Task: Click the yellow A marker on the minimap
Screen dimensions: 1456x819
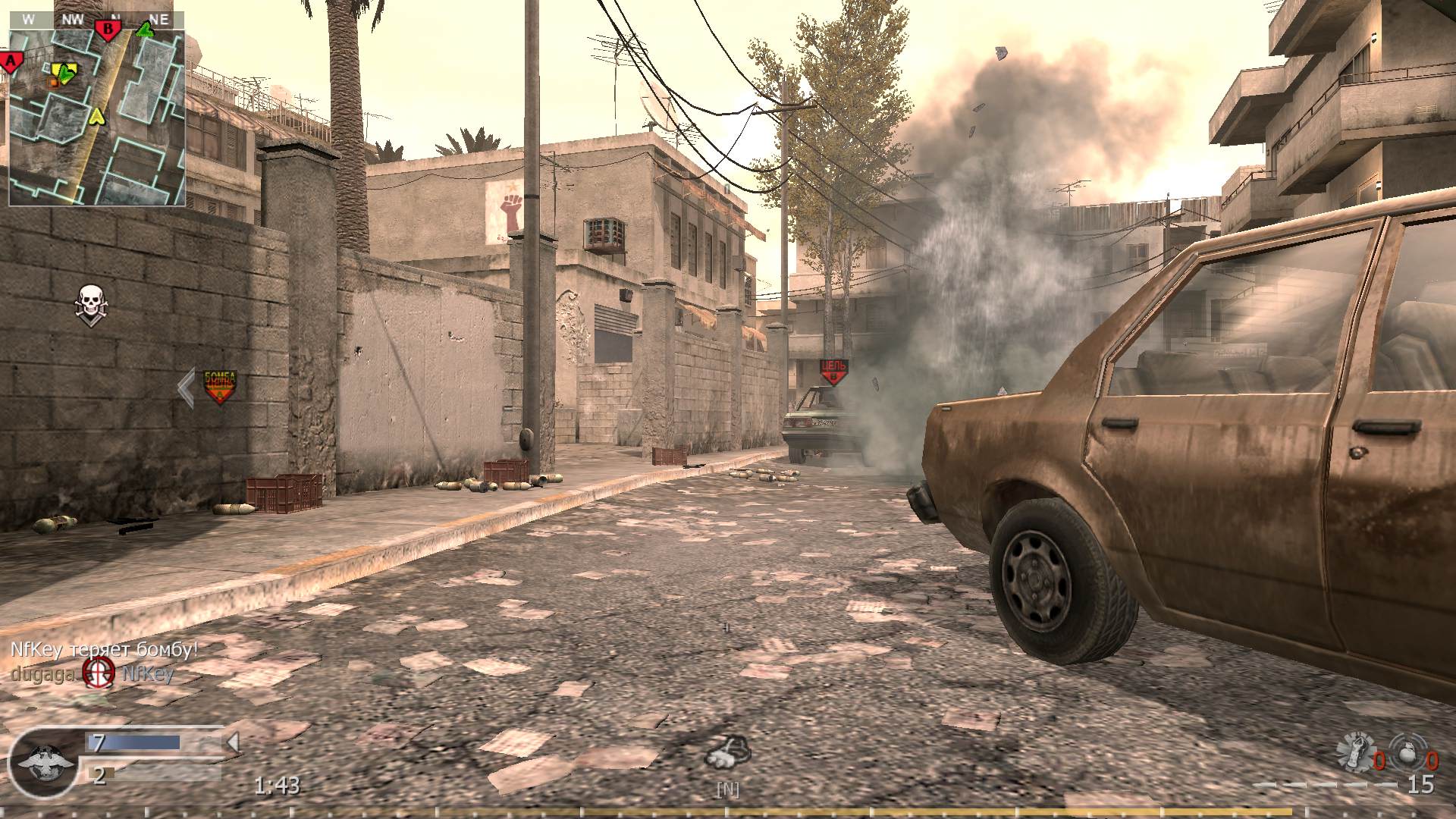Action: pyautogui.click(x=96, y=118)
